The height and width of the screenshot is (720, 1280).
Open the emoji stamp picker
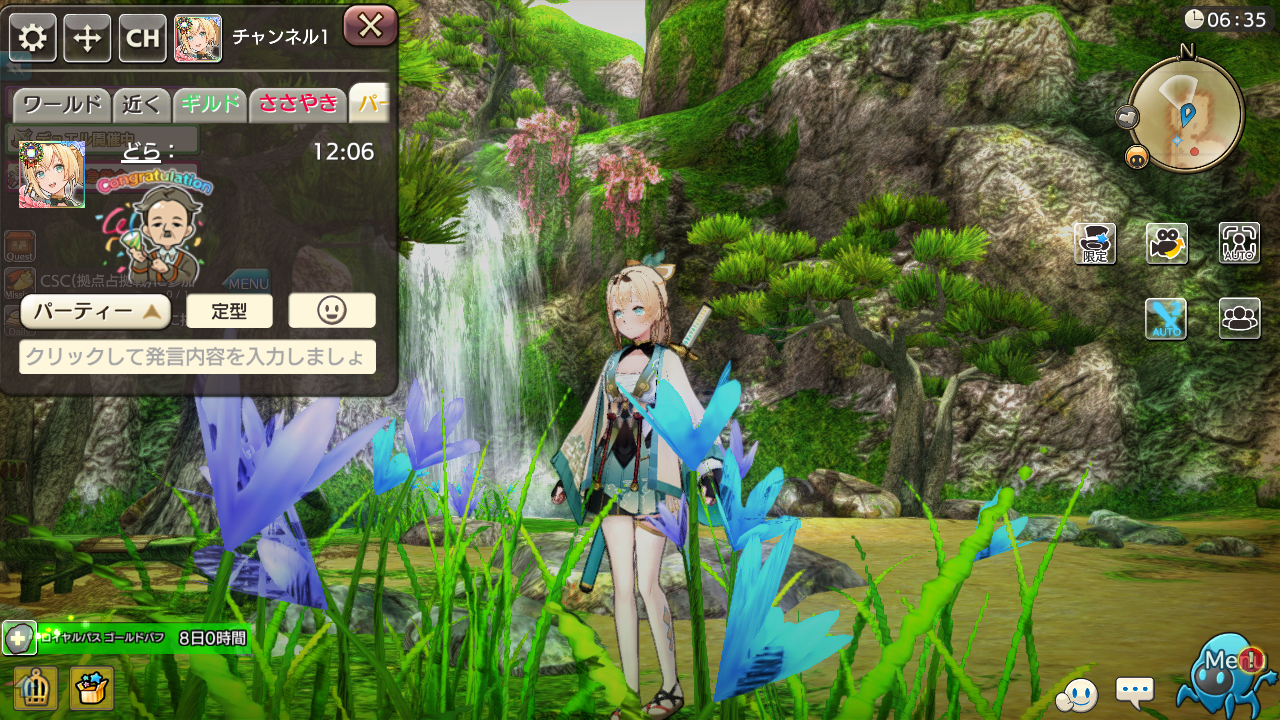click(332, 311)
